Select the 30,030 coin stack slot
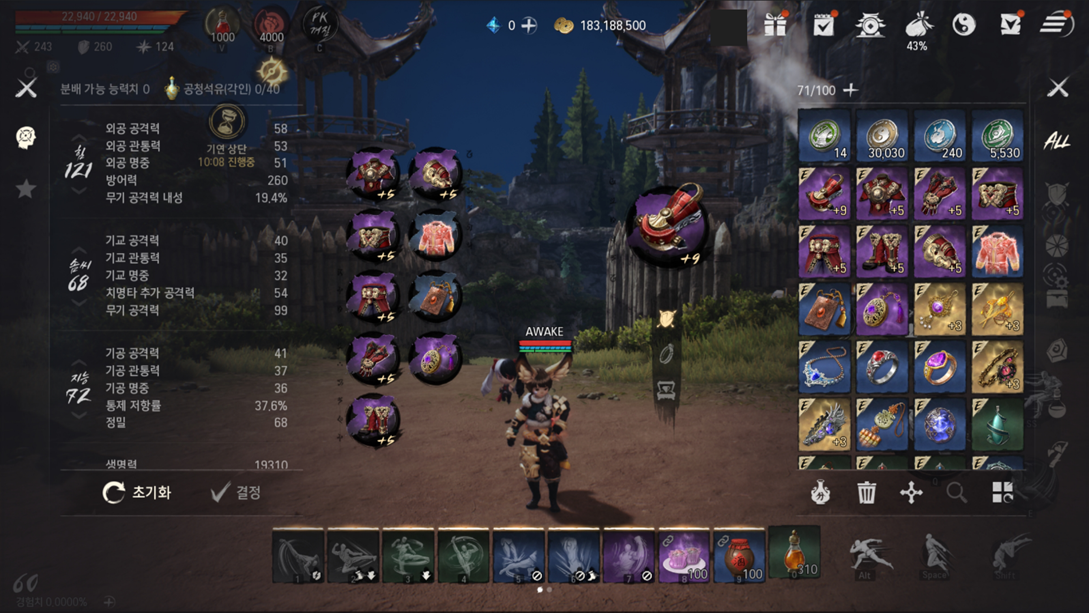Viewport: 1089px width, 613px height. click(x=882, y=137)
